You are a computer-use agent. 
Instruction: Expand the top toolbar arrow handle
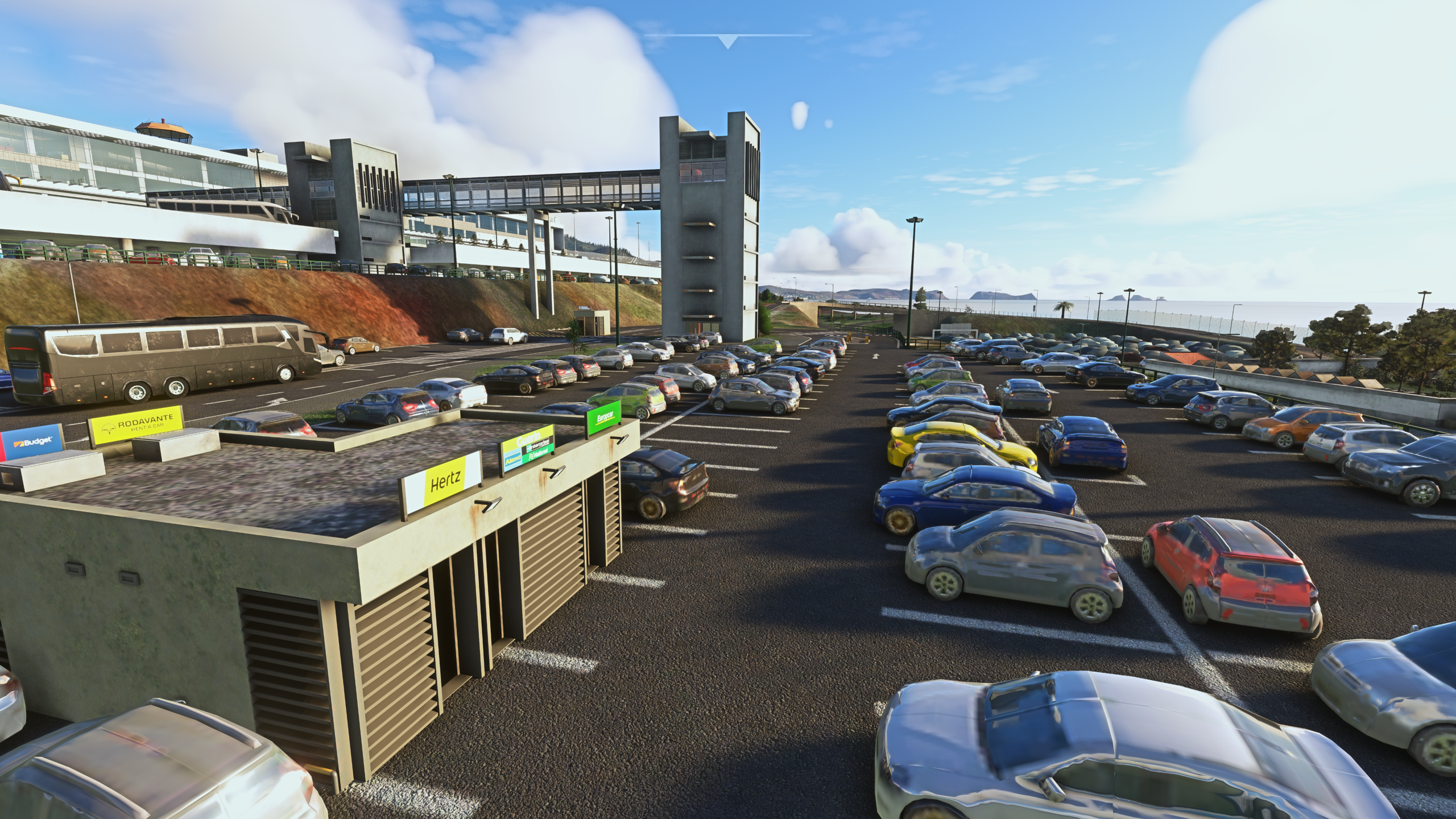727,41
